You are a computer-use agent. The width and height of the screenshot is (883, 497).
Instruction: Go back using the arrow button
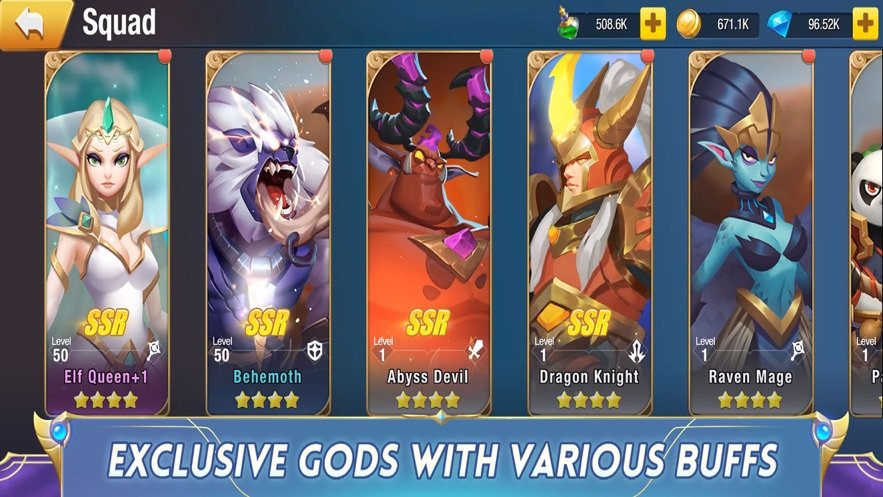(x=31, y=24)
